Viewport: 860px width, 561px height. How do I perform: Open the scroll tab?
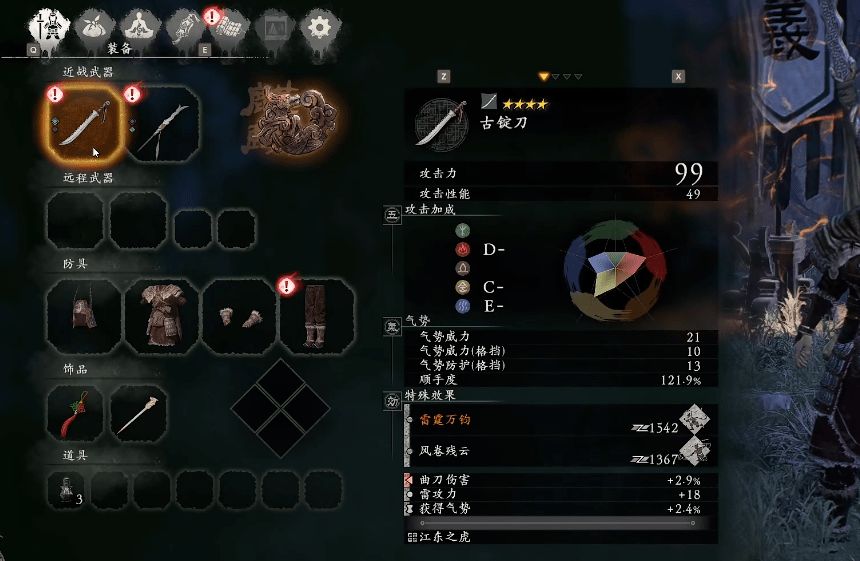[x=185, y=27]
